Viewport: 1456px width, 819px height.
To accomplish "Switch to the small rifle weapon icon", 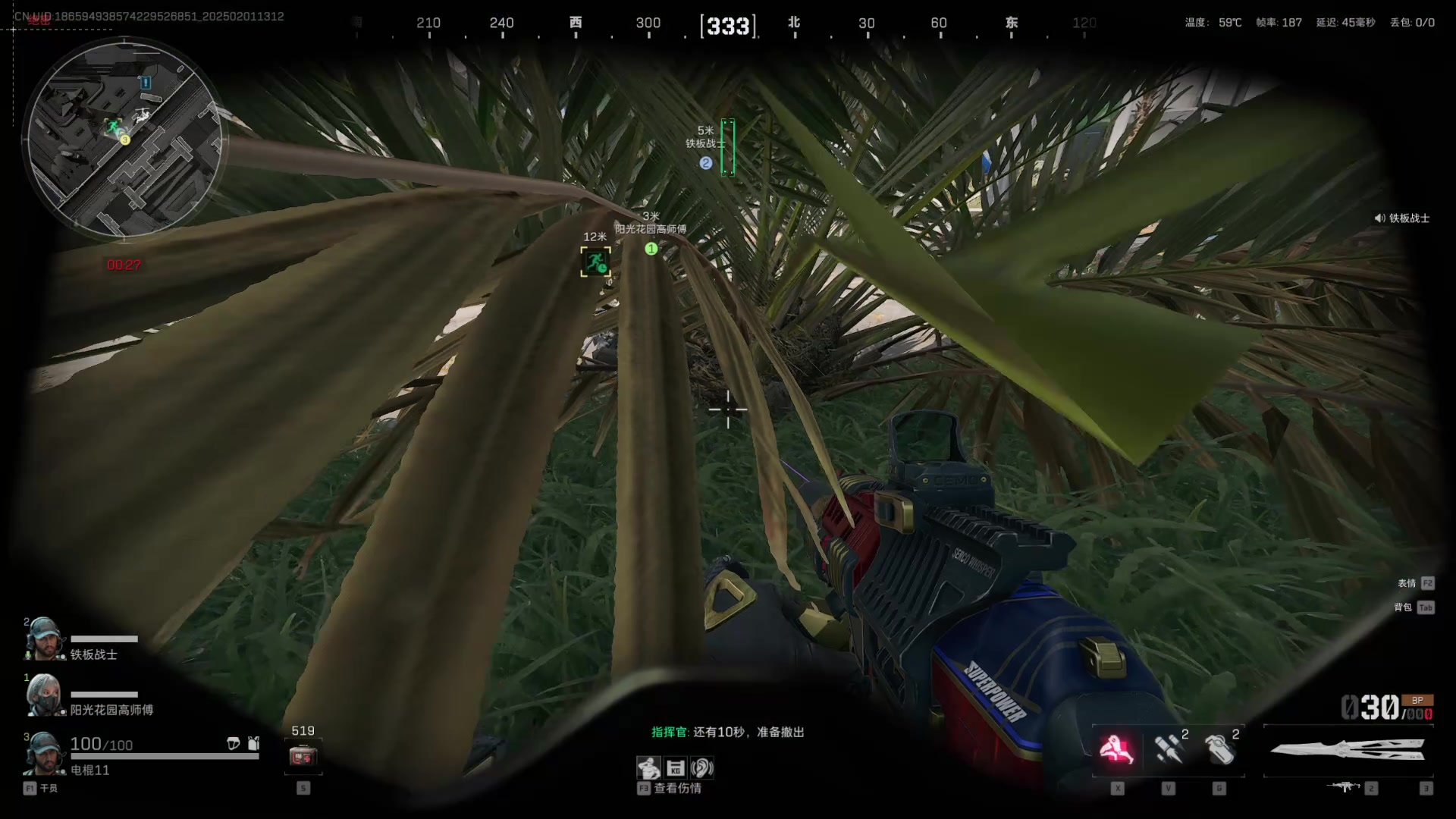I will coord(1345,787).
